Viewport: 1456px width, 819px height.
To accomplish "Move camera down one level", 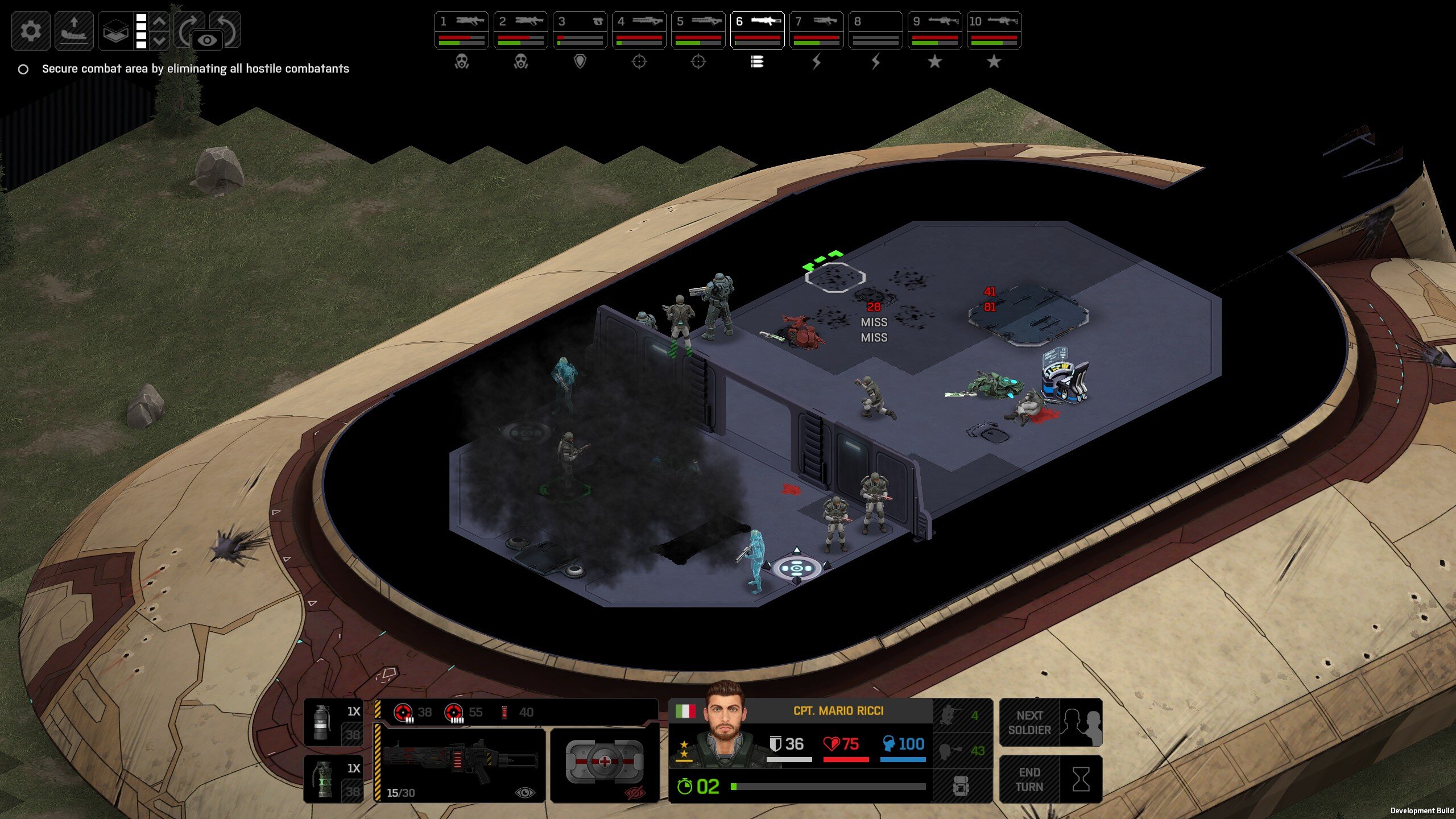I will [x=160, y=41].
